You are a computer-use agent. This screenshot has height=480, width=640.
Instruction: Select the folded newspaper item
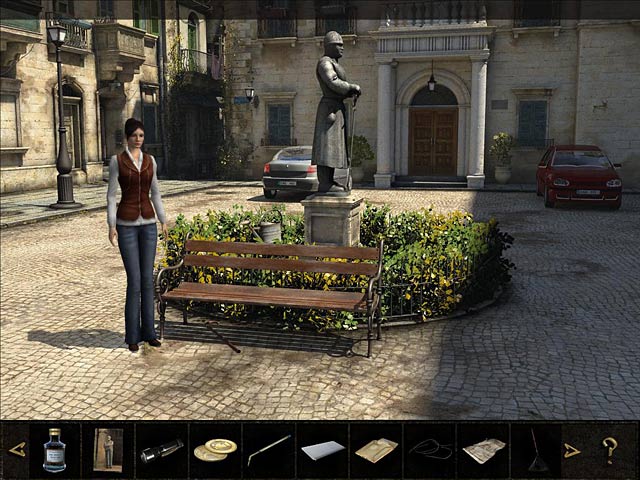click(483, 450)
